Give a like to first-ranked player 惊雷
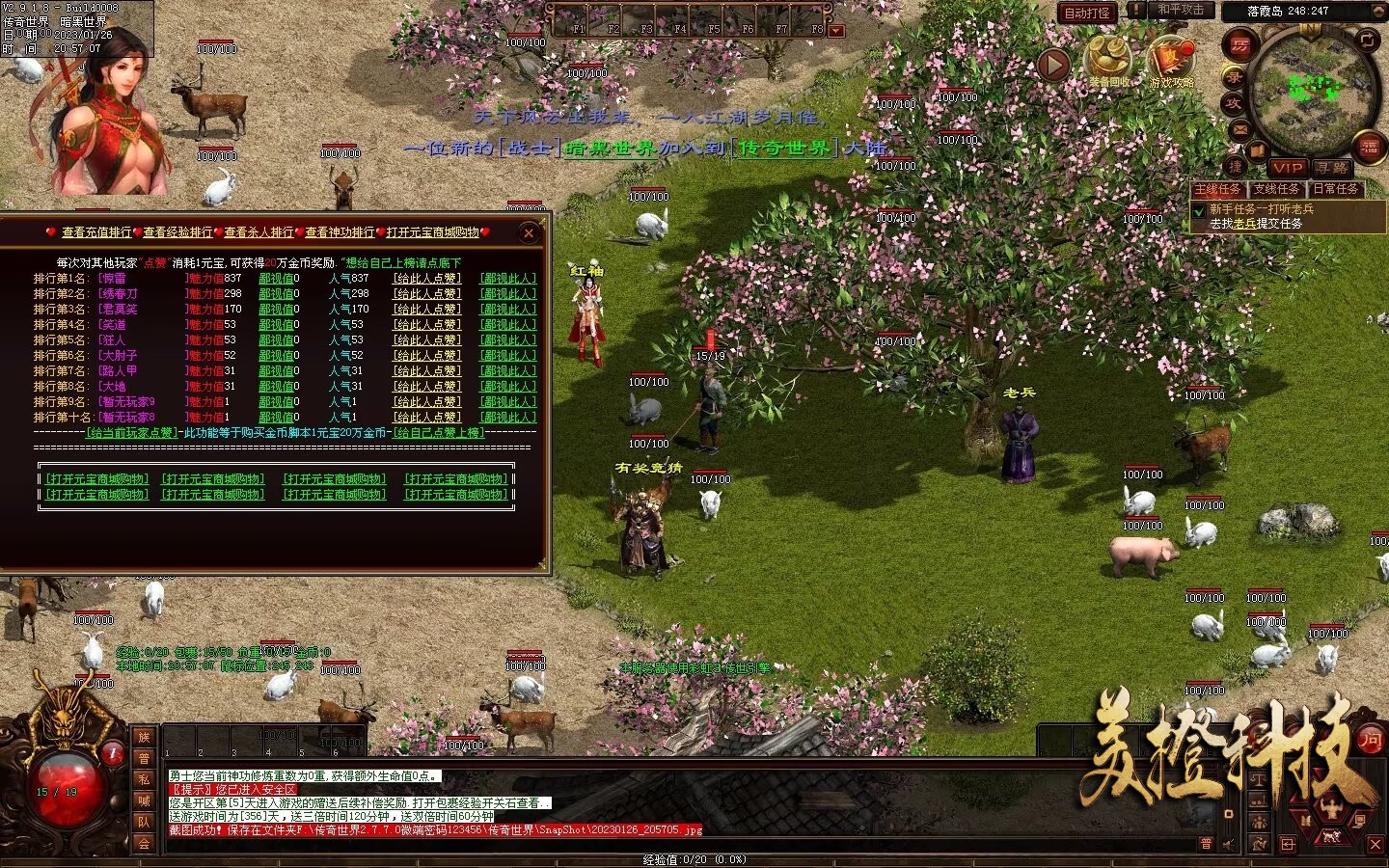This screenshot has width=1389, height=868. pyautogui.click(x=426, y=279)
